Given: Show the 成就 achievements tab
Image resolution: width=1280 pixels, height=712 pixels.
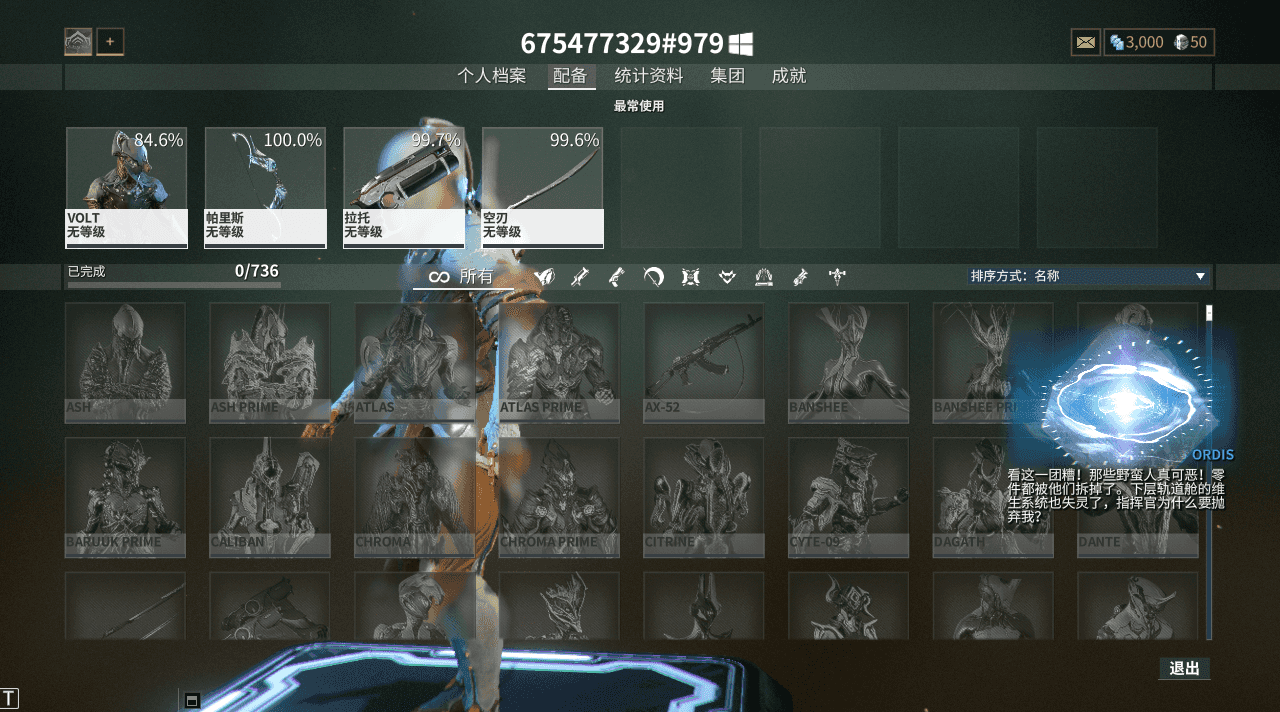Looking at the screenshot, I should 789,76.
